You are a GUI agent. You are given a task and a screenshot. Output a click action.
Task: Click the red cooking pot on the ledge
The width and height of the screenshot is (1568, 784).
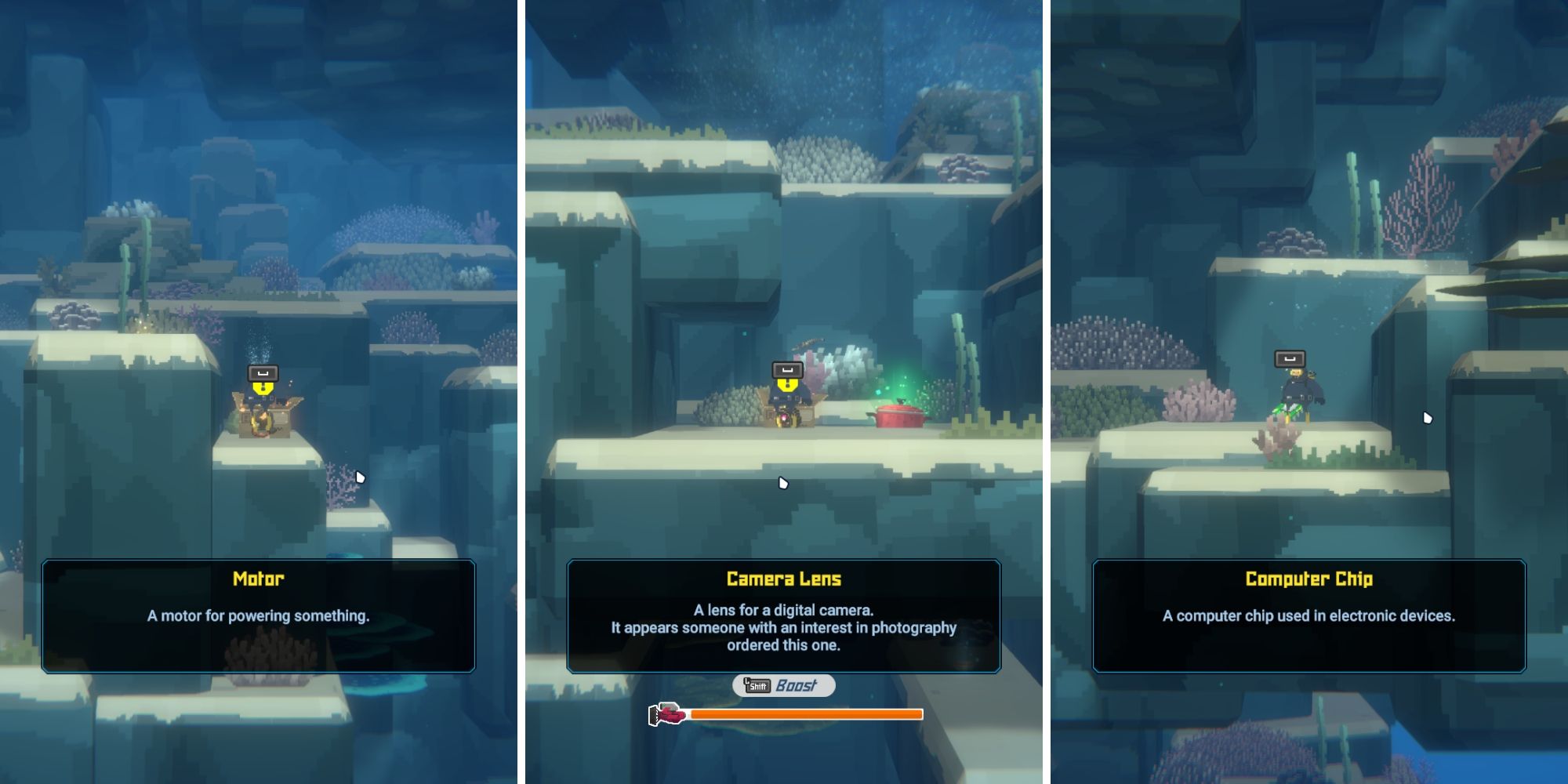[901, 416]
